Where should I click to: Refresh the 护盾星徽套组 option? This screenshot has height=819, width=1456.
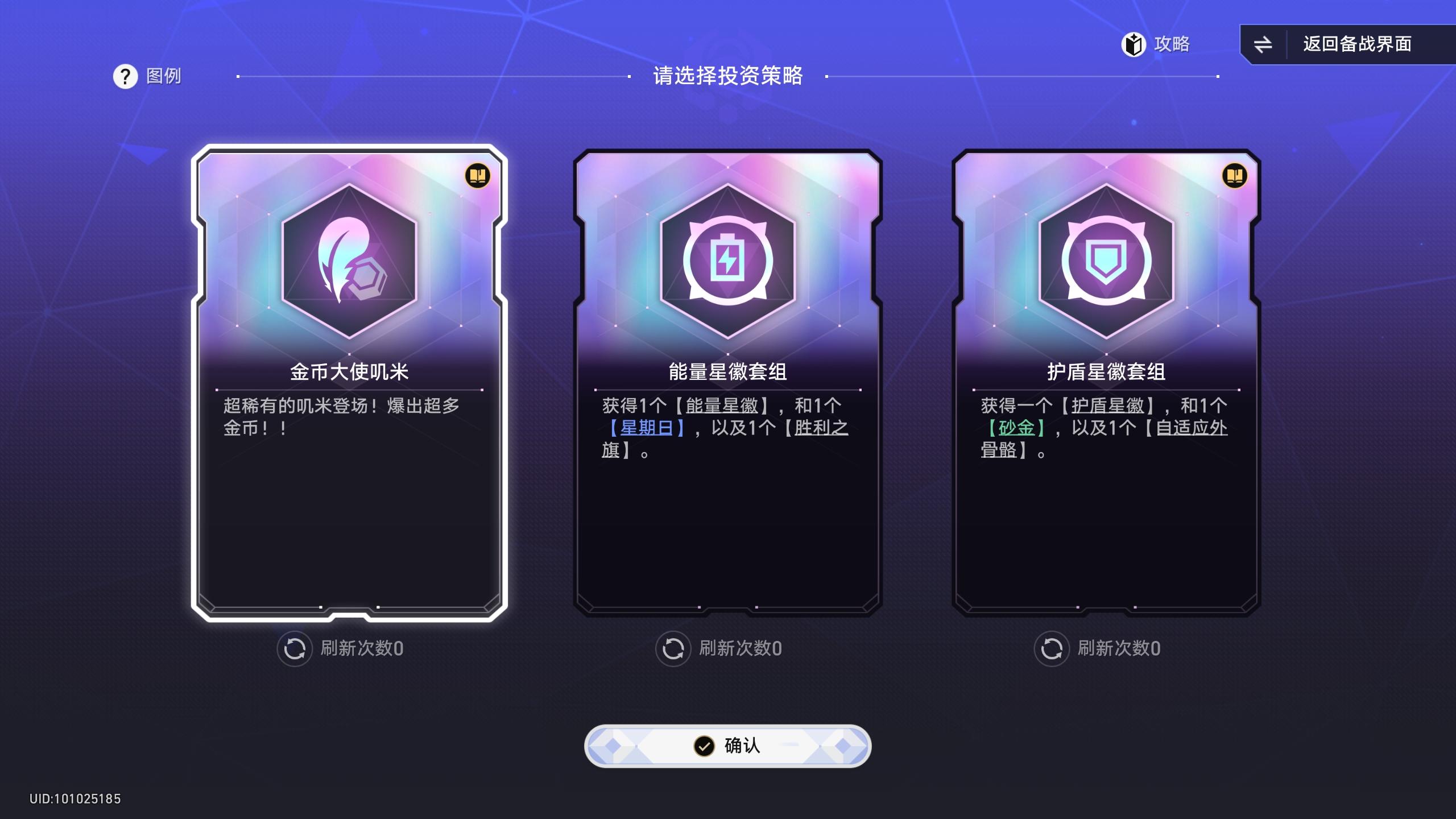1052,649
